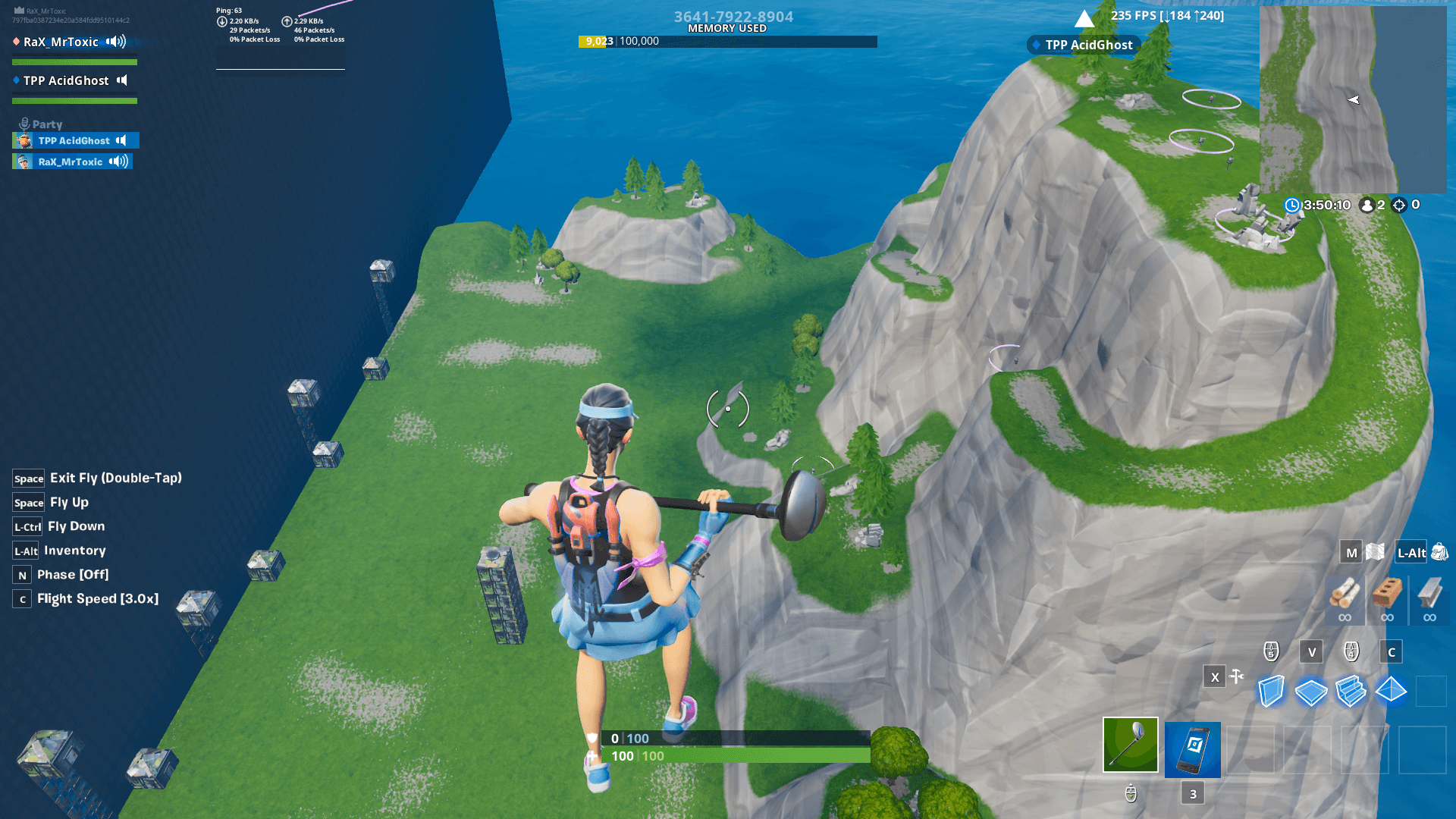
Task: Select the floor build piece icon
Action: (x=1310, y=691)
